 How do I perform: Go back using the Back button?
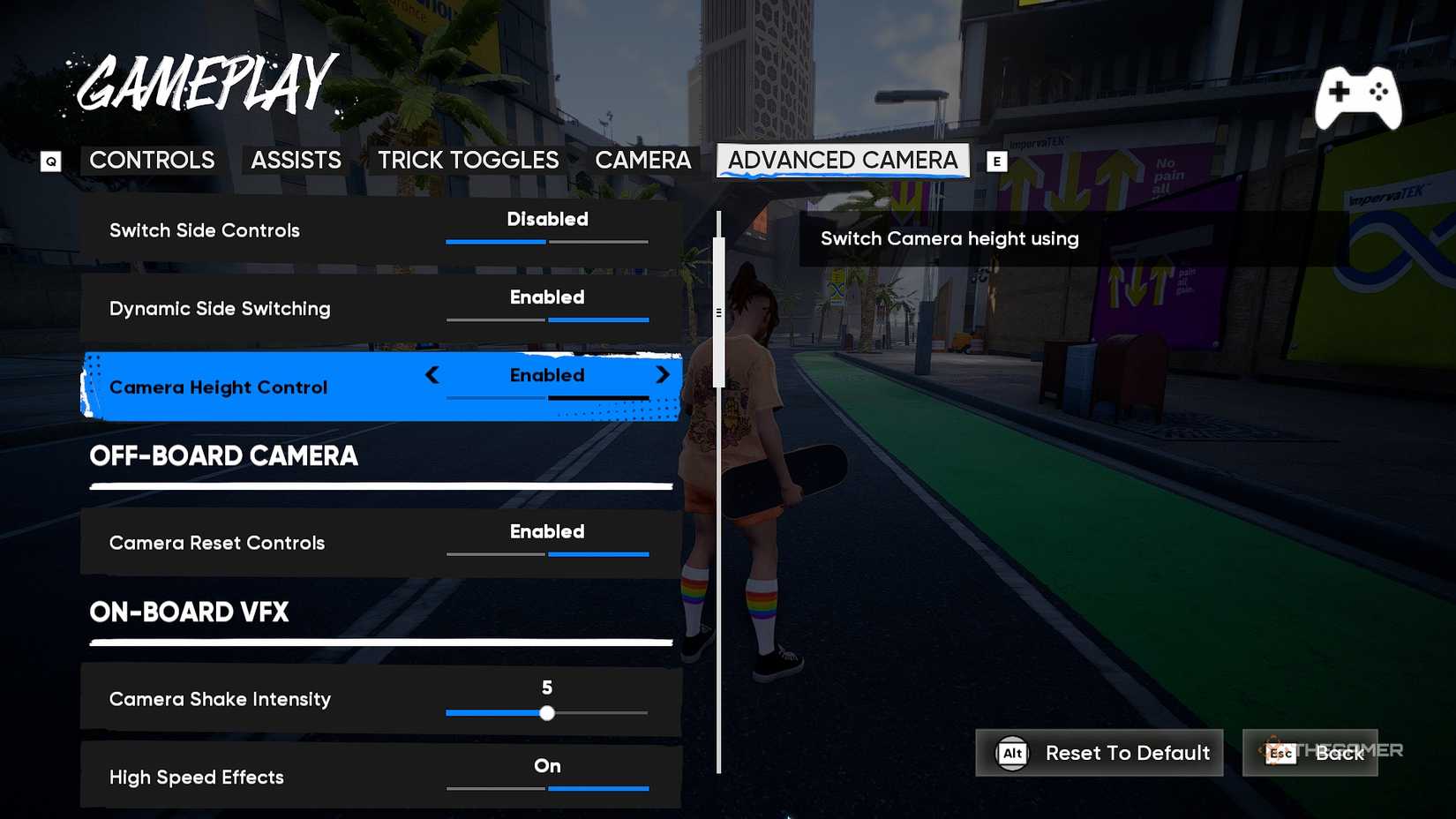[1310, 753]
